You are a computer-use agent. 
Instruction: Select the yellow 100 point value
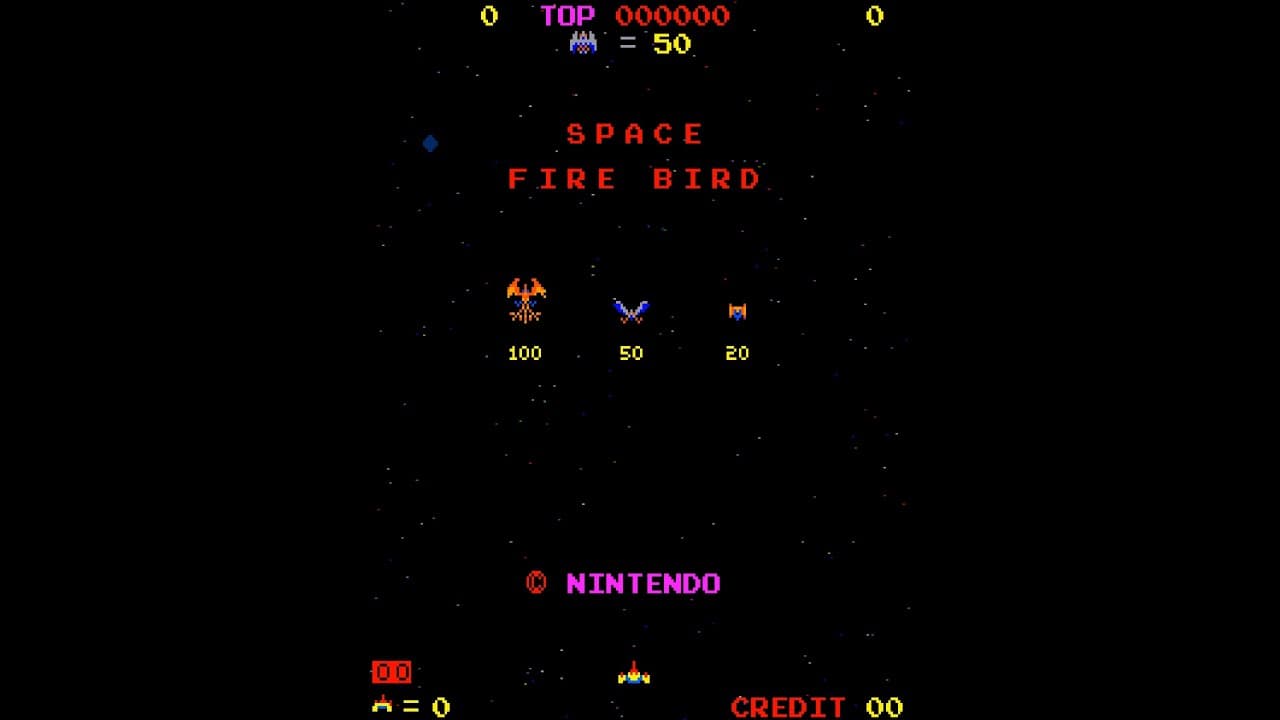pos(524,353)
